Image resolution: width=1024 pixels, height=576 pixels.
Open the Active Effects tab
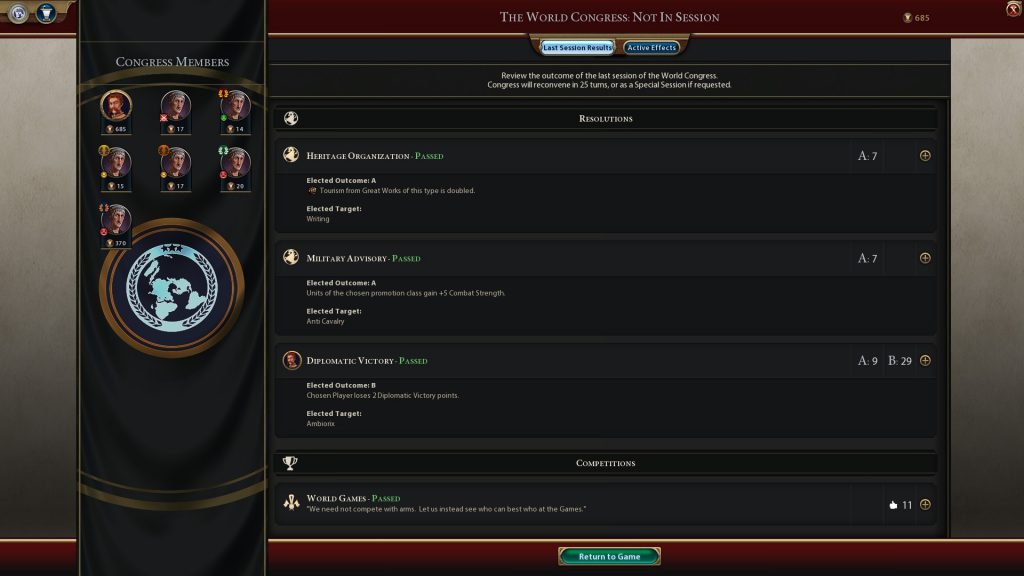click(x=652, y=47)
